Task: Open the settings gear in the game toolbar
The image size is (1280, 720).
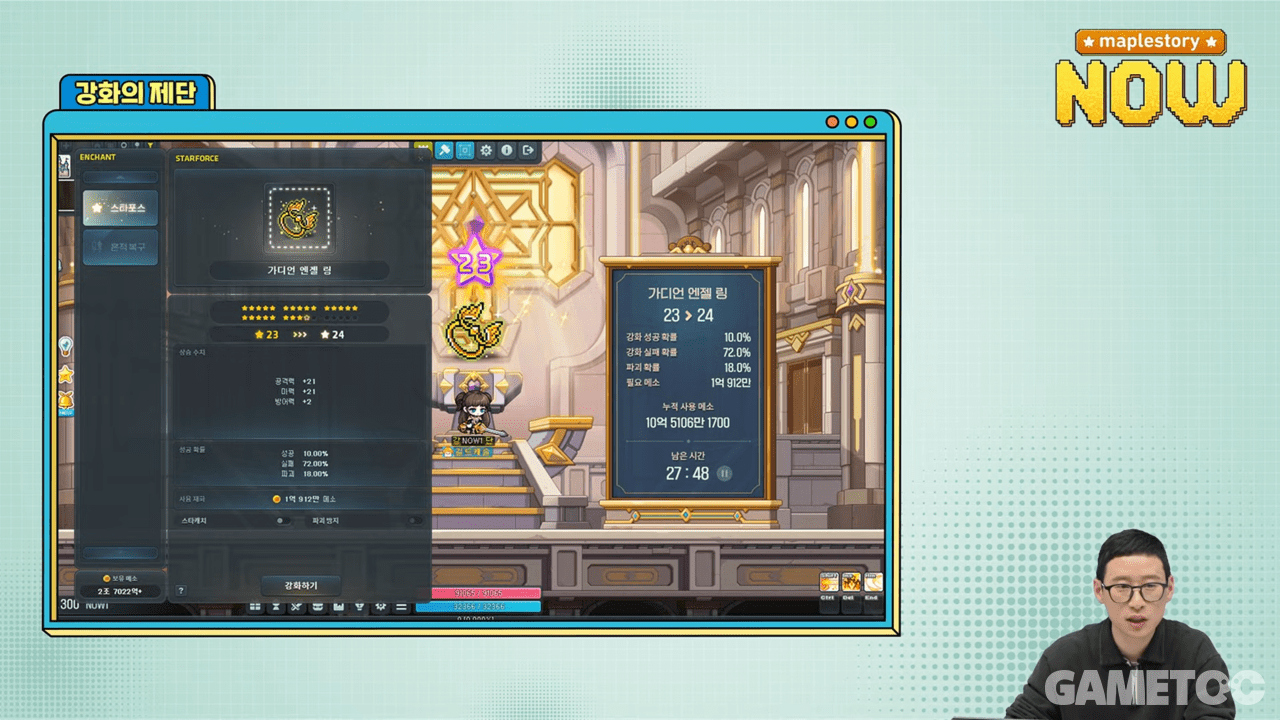Action: click(x=486, y=150)
